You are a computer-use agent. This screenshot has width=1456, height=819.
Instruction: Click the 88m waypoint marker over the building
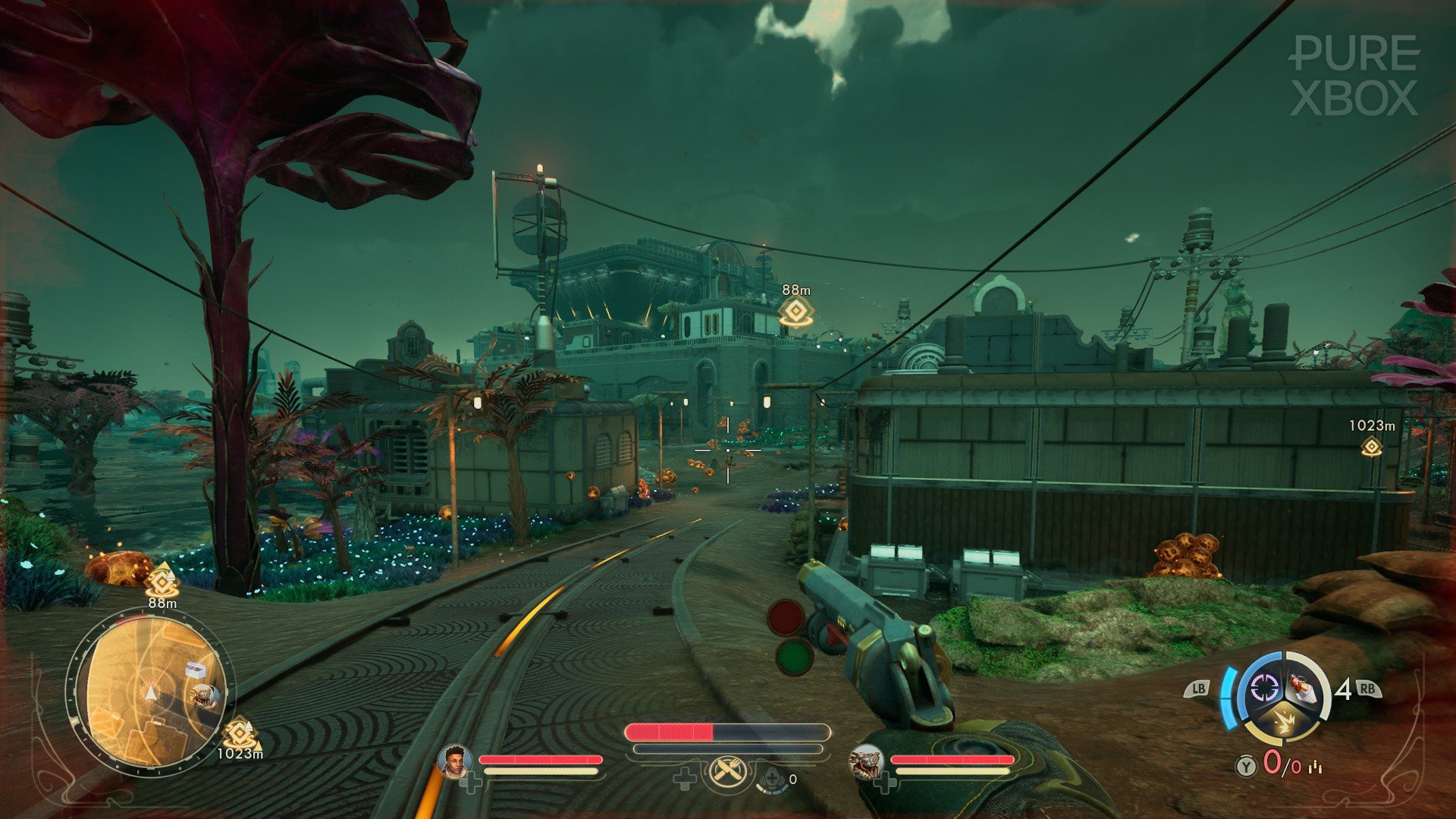click(795, 312)
